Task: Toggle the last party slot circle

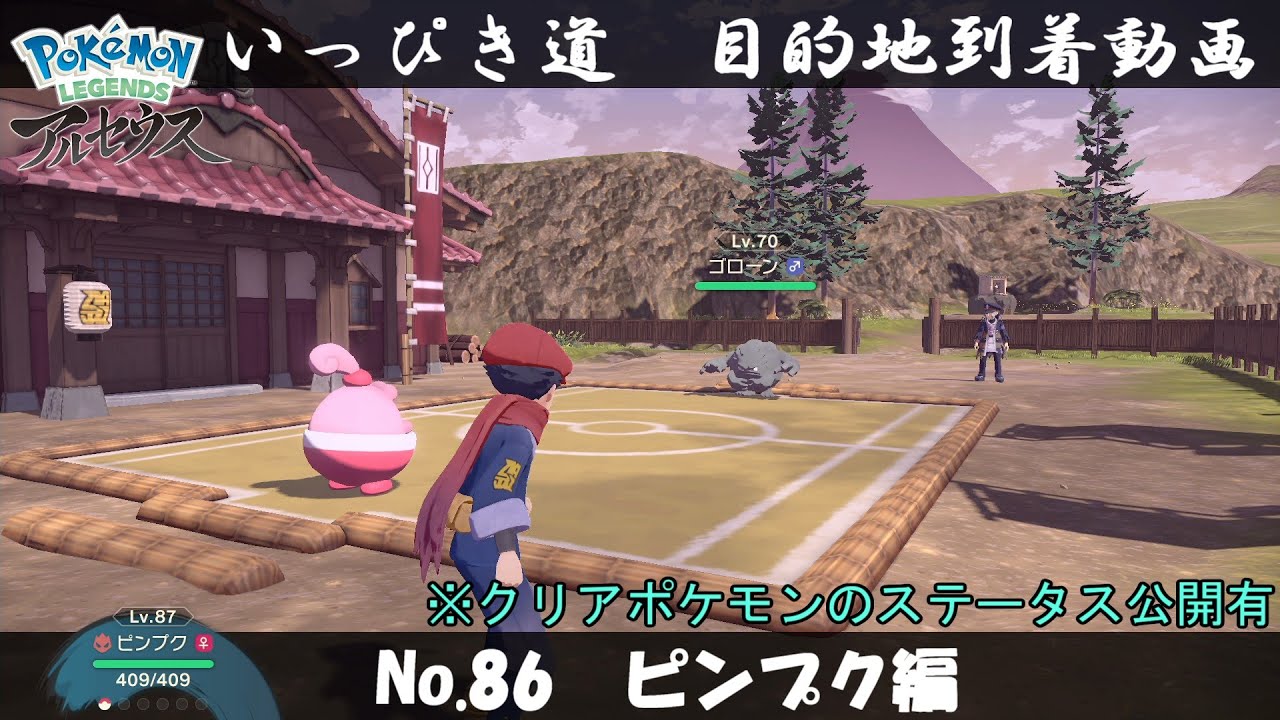Action: [202, 704]
